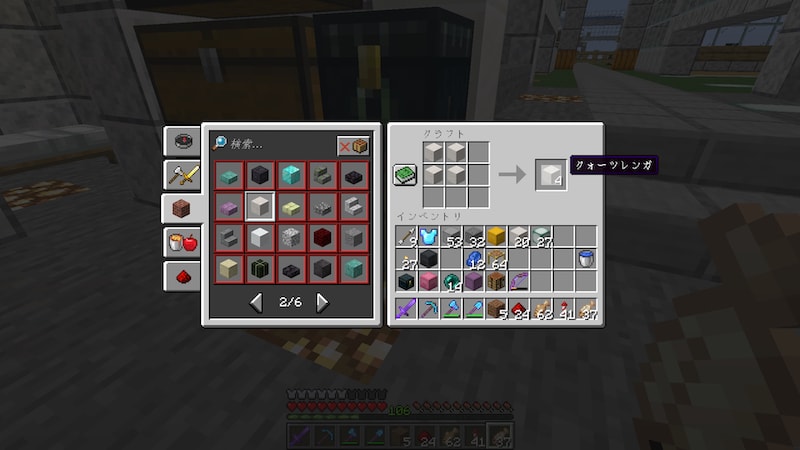Viewport: 800px width, 450px height.
Task: Toggle the craftable-only filter button
Action: coord(352,146)
